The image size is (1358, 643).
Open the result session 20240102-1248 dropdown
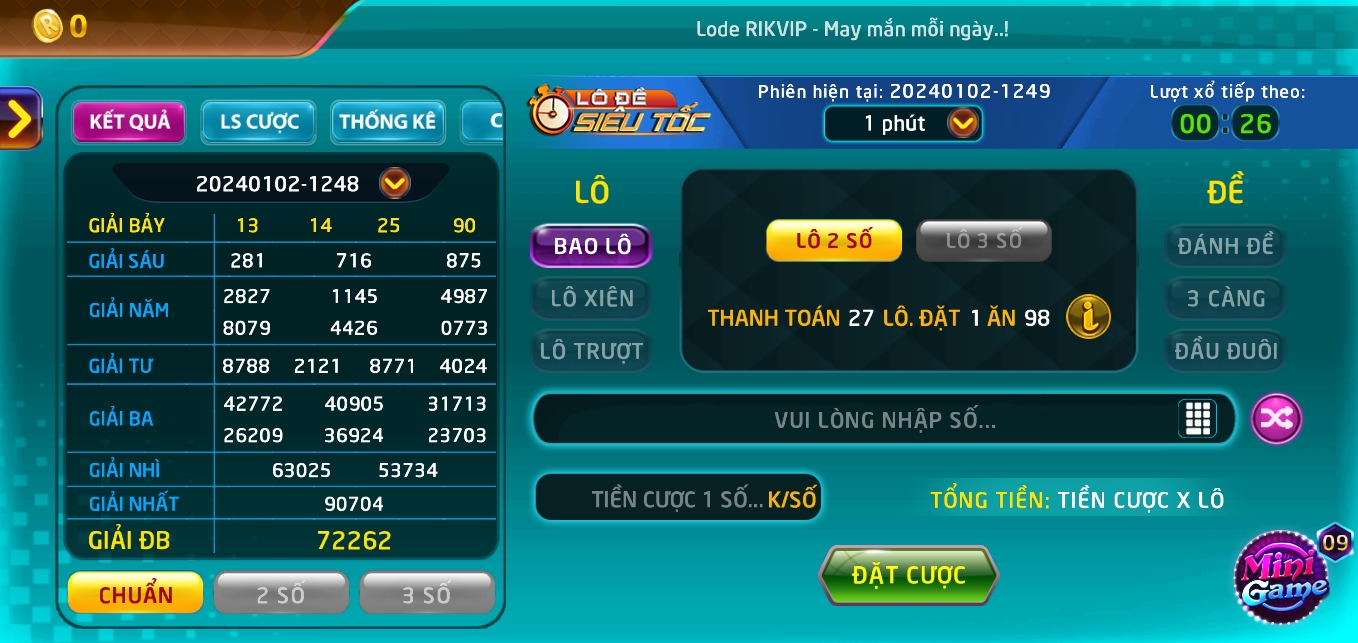pyautogui.click(x=395, y=183)
